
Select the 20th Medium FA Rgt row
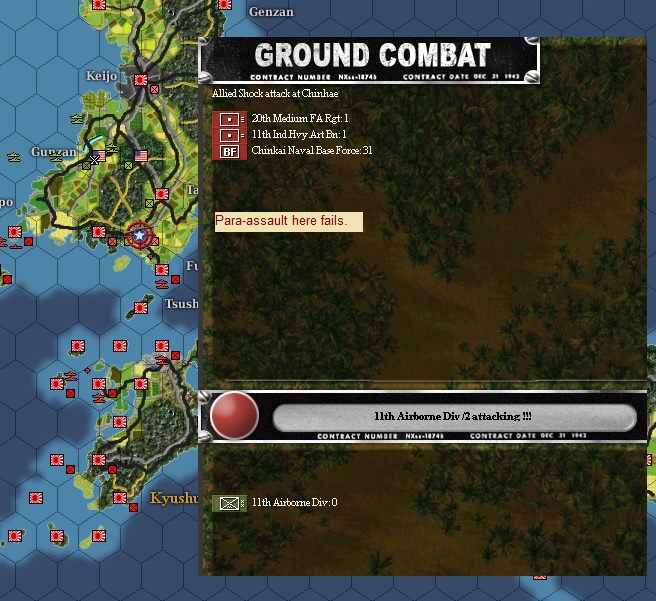tap(300, 118)
